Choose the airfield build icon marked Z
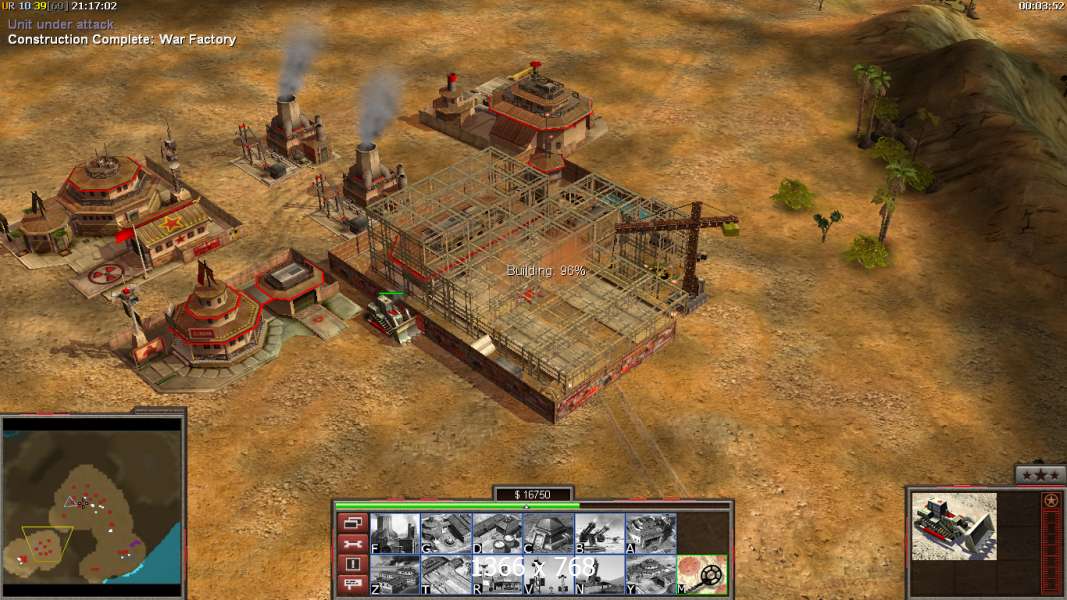Image resolution: width=1067 pixels, height=600 pixels. point(395,574)
